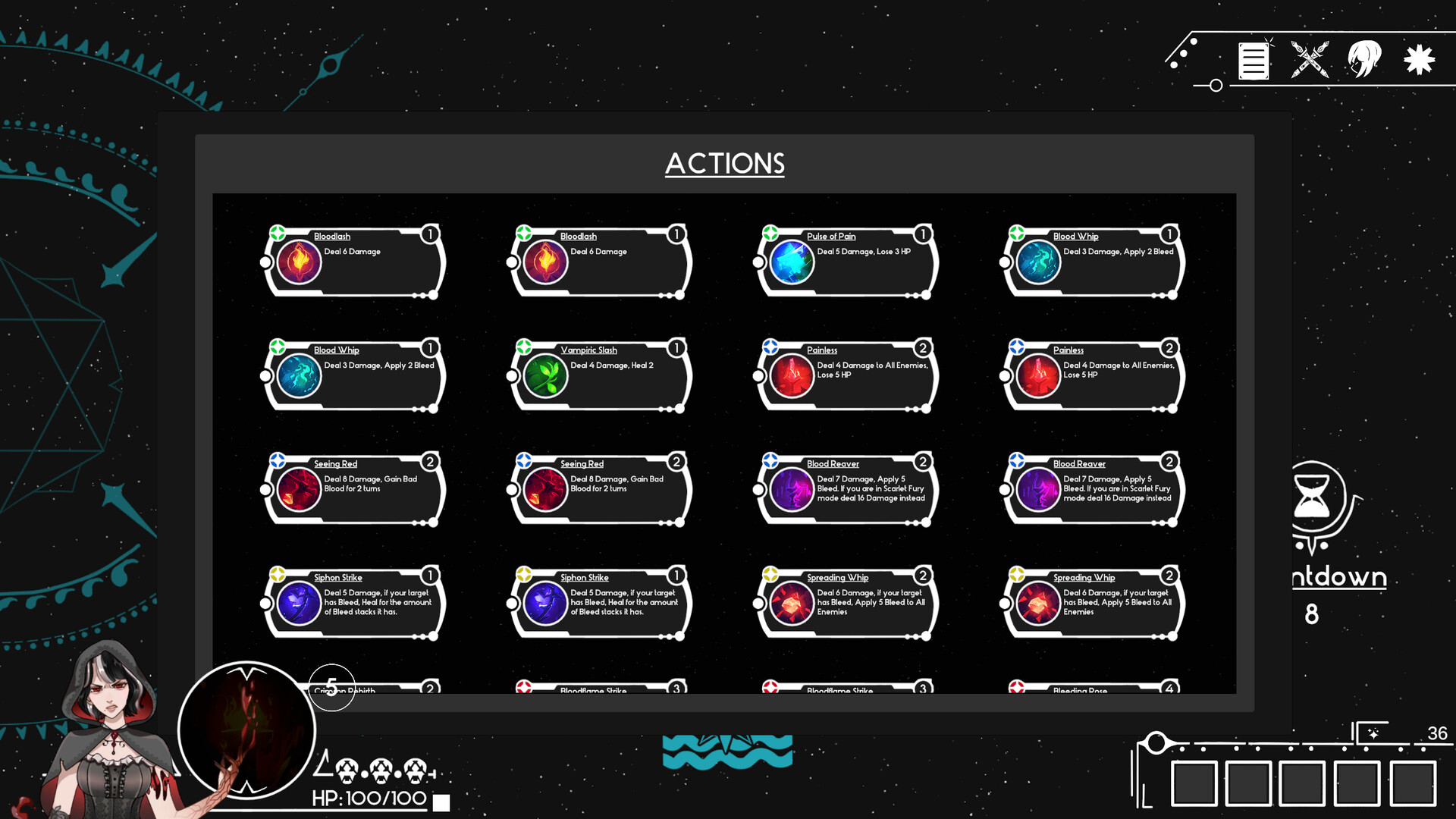This screenshot has height=819, width=1456.
Task: Click the purple orb icon on Siphon Strike
Action: tap(298, 604)
